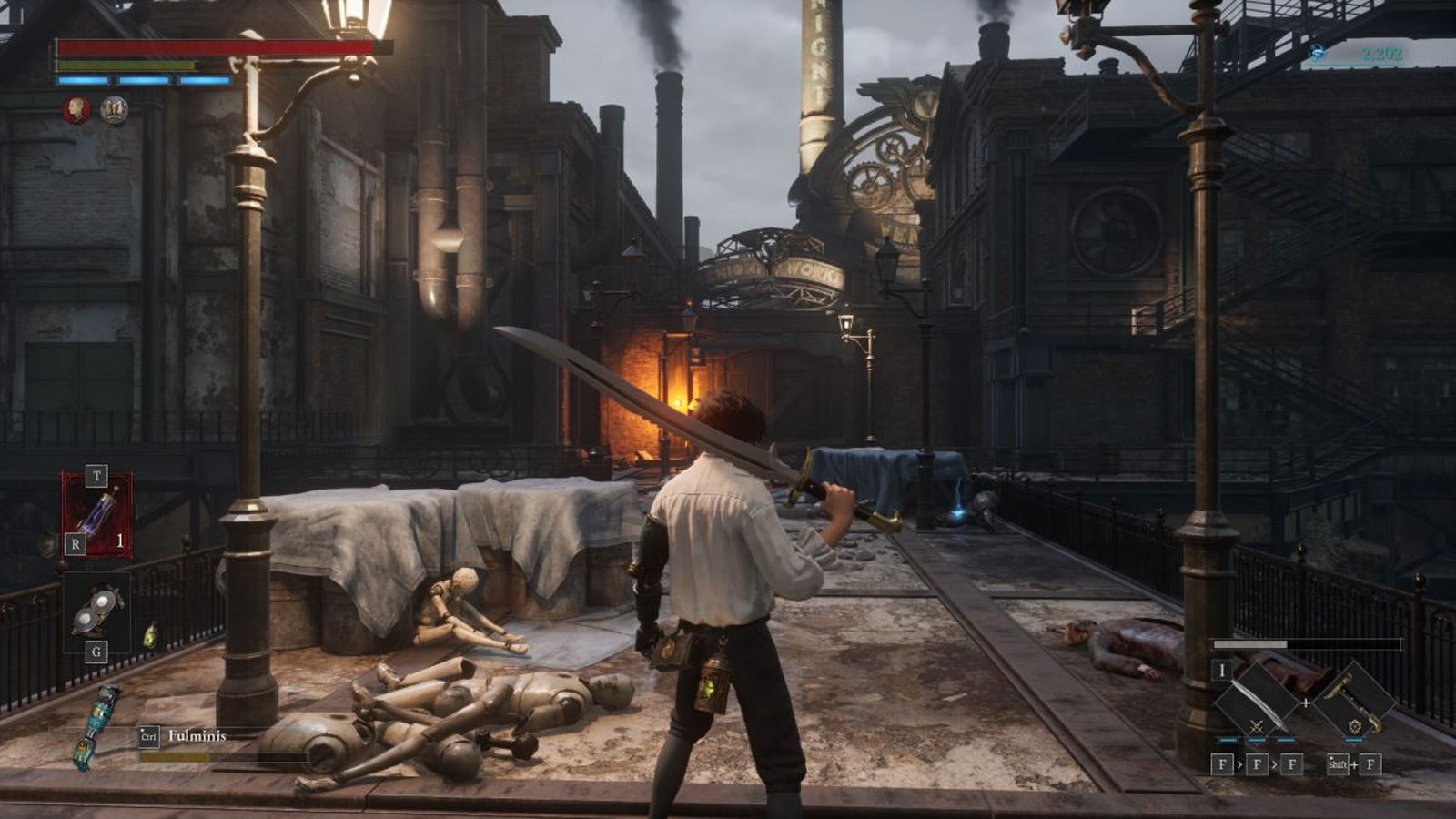Toggle the I key prompt on the weapon panel
Screen dimensions: 1456x819
(x=1222, y=672)
